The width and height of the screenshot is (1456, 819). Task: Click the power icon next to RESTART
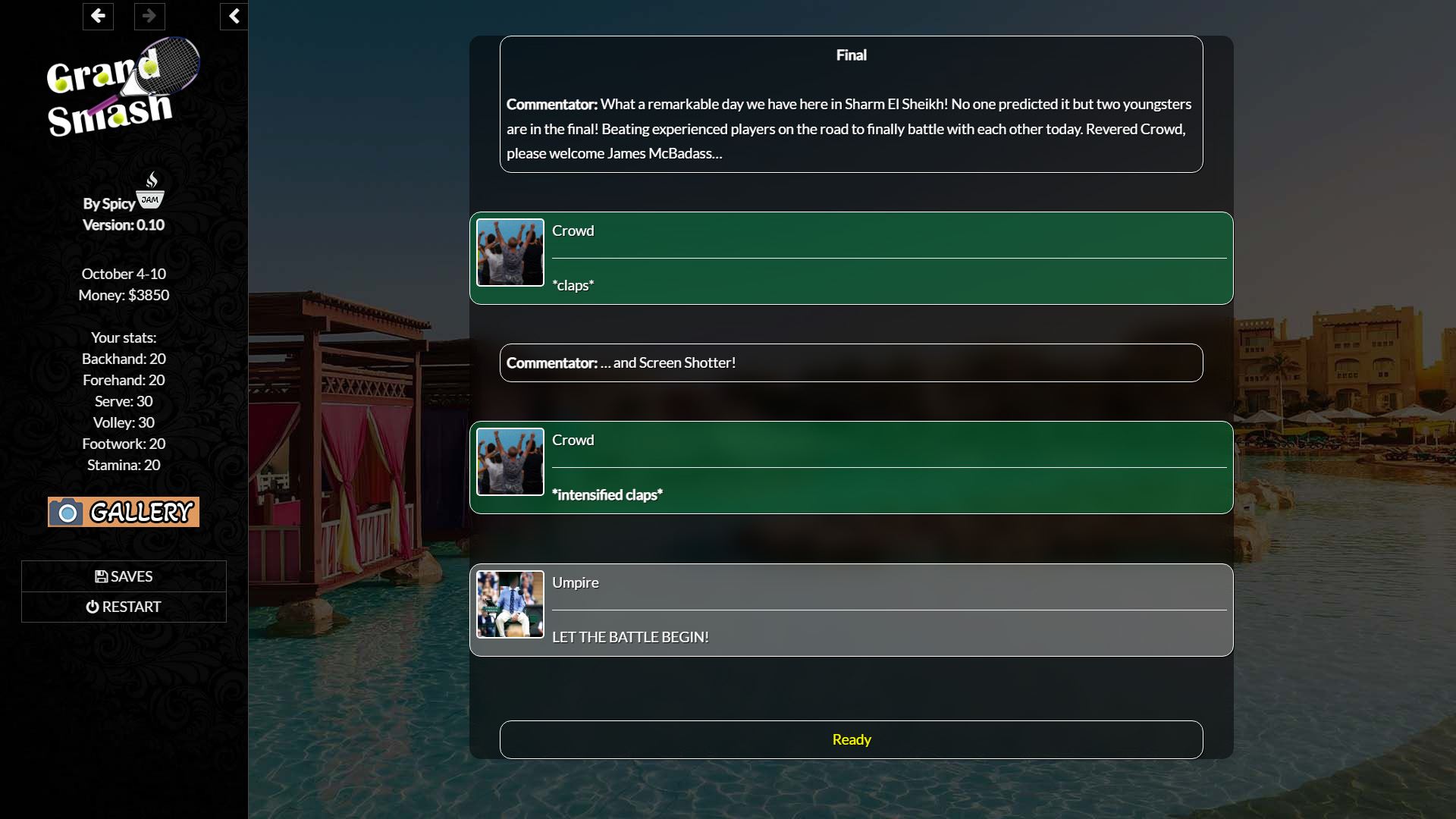93,607
